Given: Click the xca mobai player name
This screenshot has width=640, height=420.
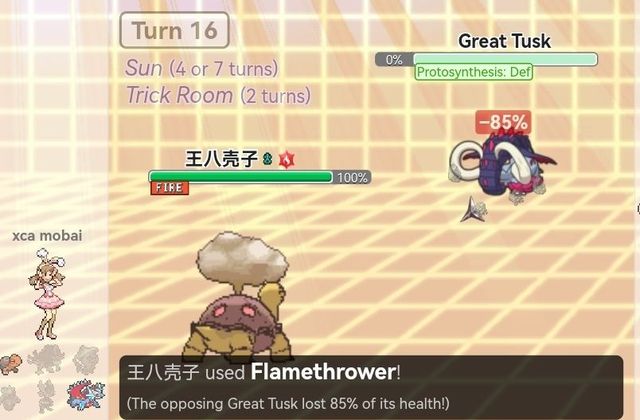Looking at the screenshot, I should [47, 236].
